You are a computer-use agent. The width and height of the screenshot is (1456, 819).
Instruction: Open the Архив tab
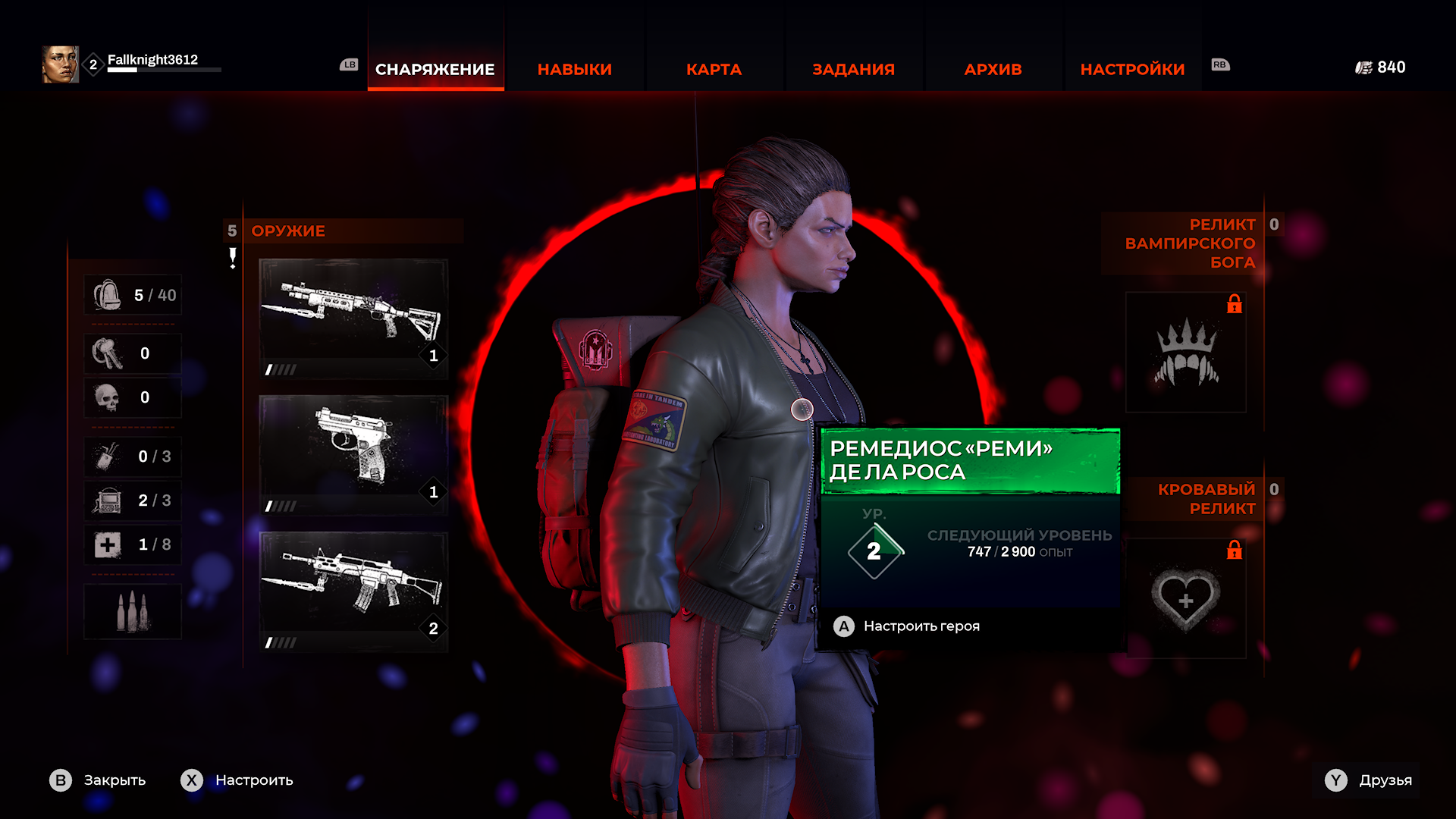point(993,69)
